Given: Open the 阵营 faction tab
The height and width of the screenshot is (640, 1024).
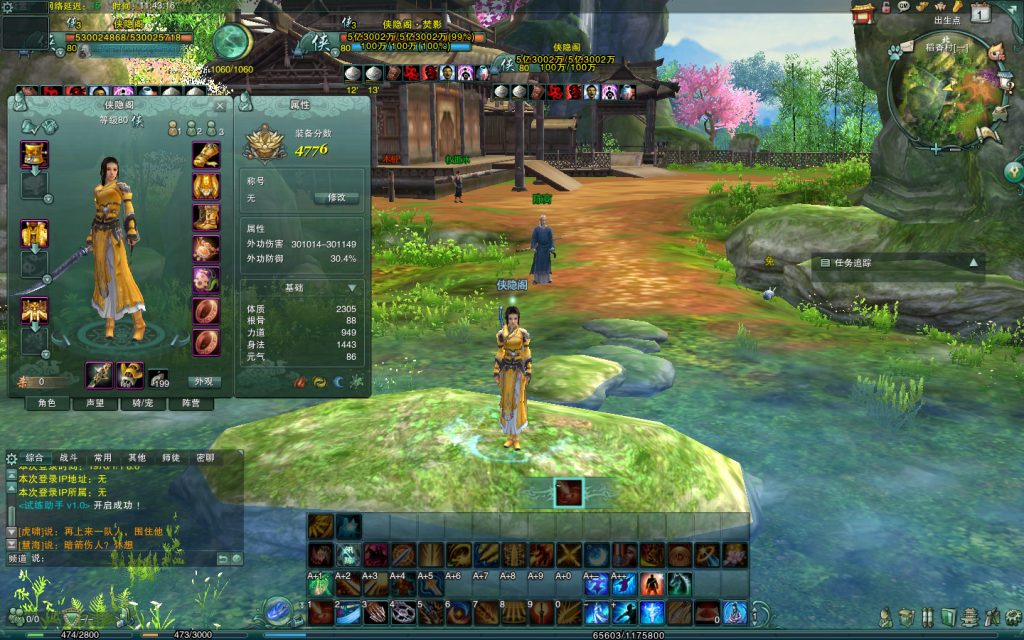Looking at the screenshot, I should pyautogui.click(x=190, y=403).
